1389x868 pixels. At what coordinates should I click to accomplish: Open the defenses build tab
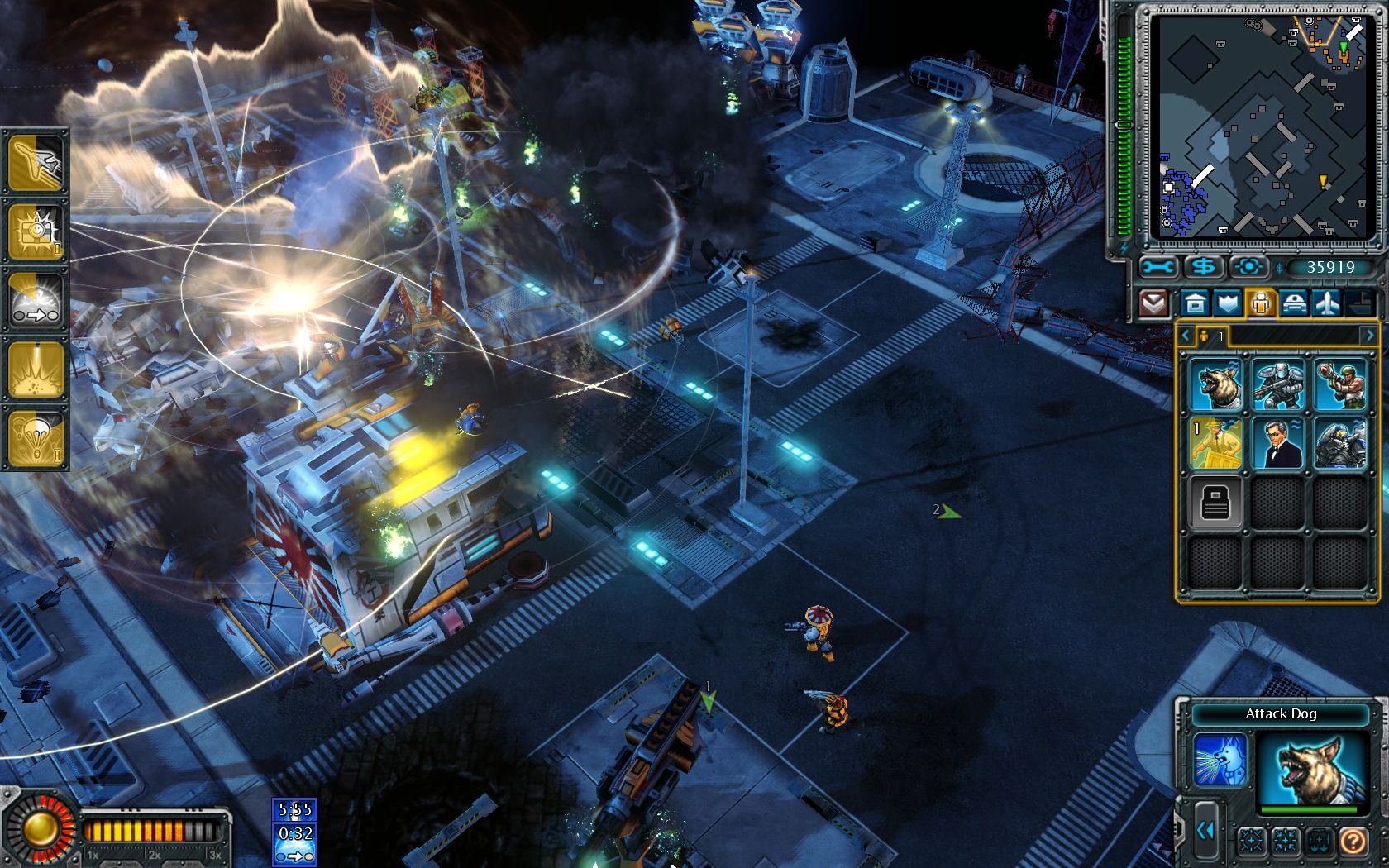(1228, 303)
